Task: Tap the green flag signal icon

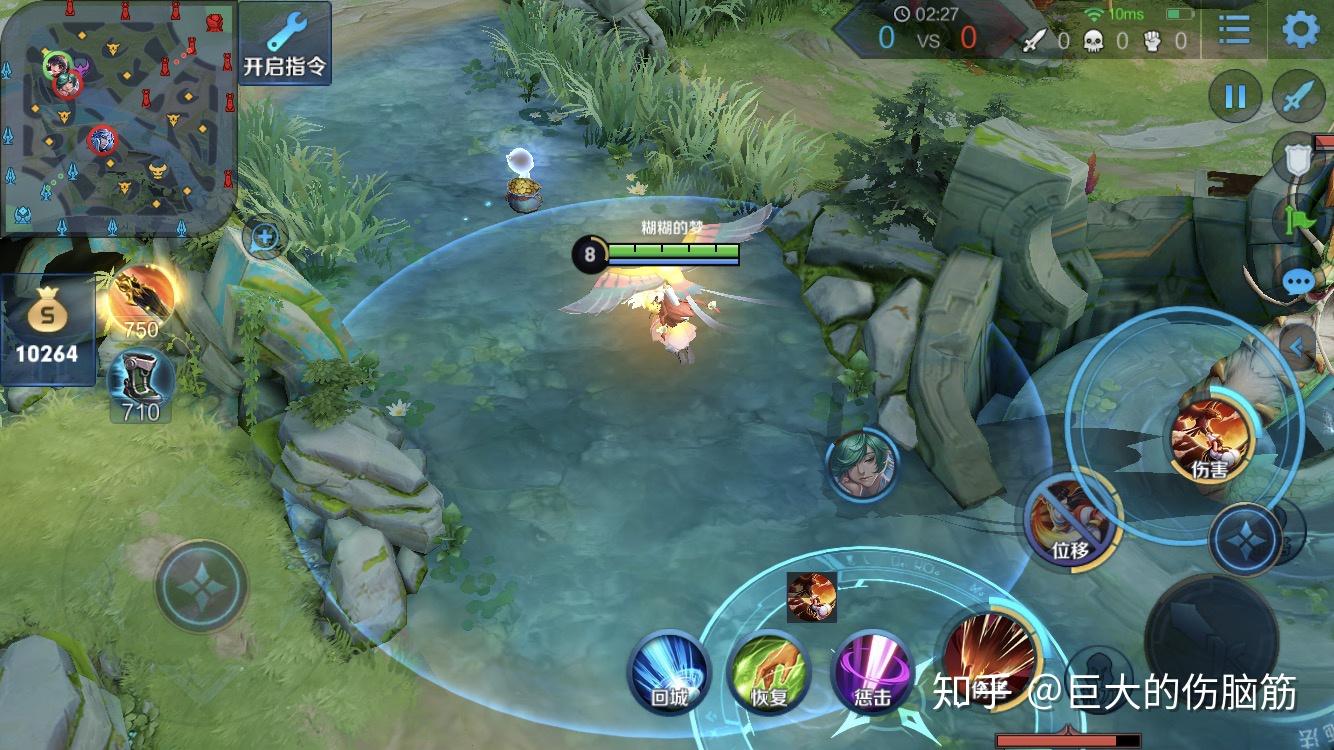Action: pos(1297,218)
